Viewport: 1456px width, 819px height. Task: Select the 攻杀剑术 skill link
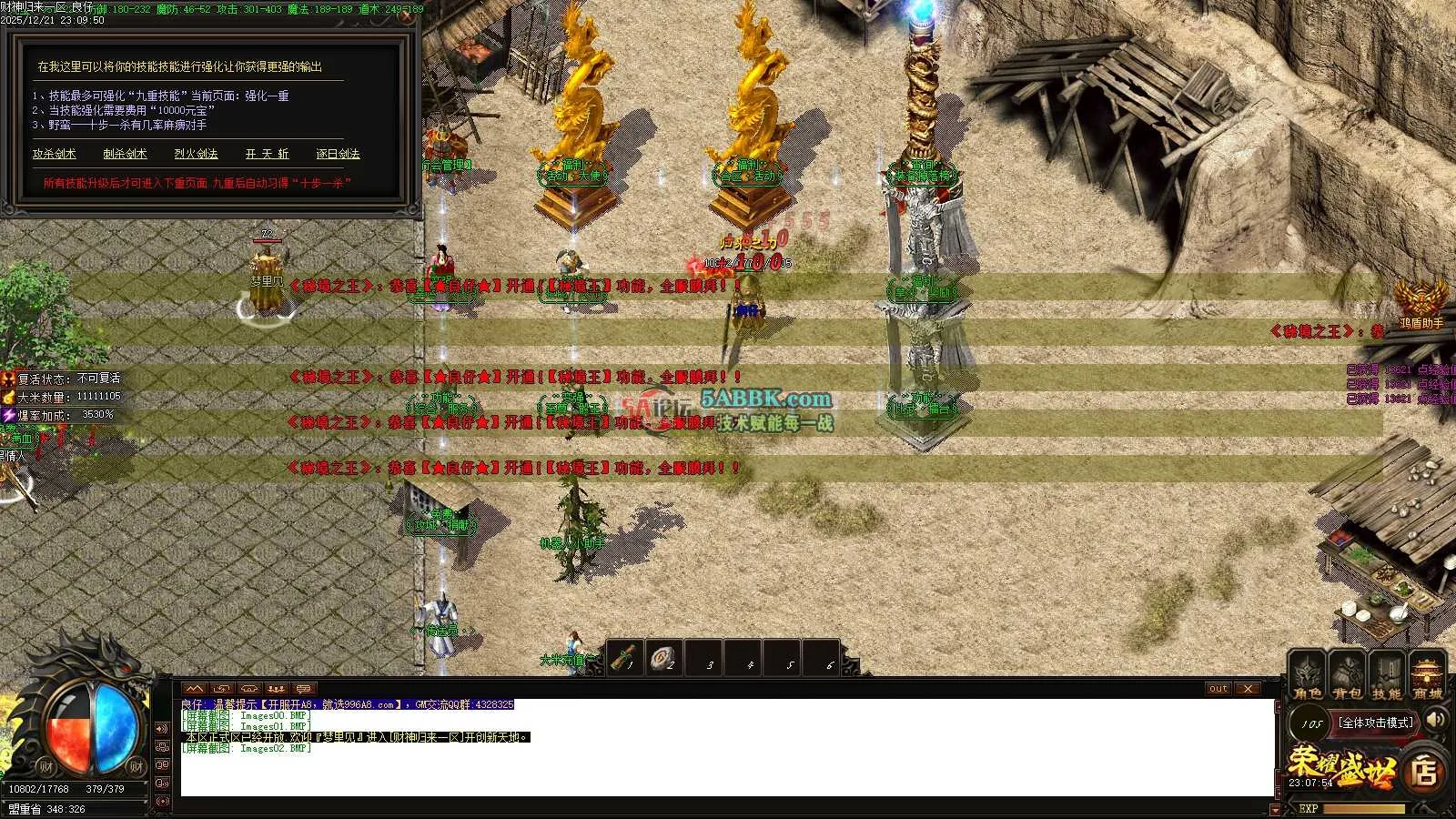pos(55,154)
